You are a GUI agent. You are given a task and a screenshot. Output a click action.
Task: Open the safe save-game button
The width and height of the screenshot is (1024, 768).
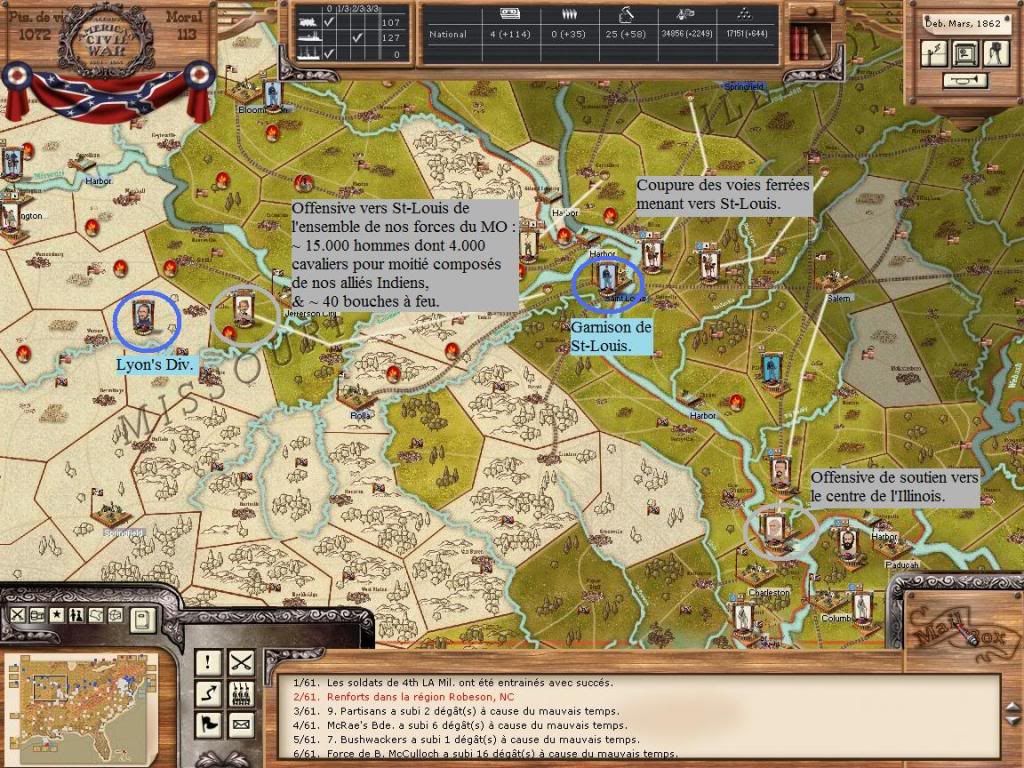pos(965,54)
